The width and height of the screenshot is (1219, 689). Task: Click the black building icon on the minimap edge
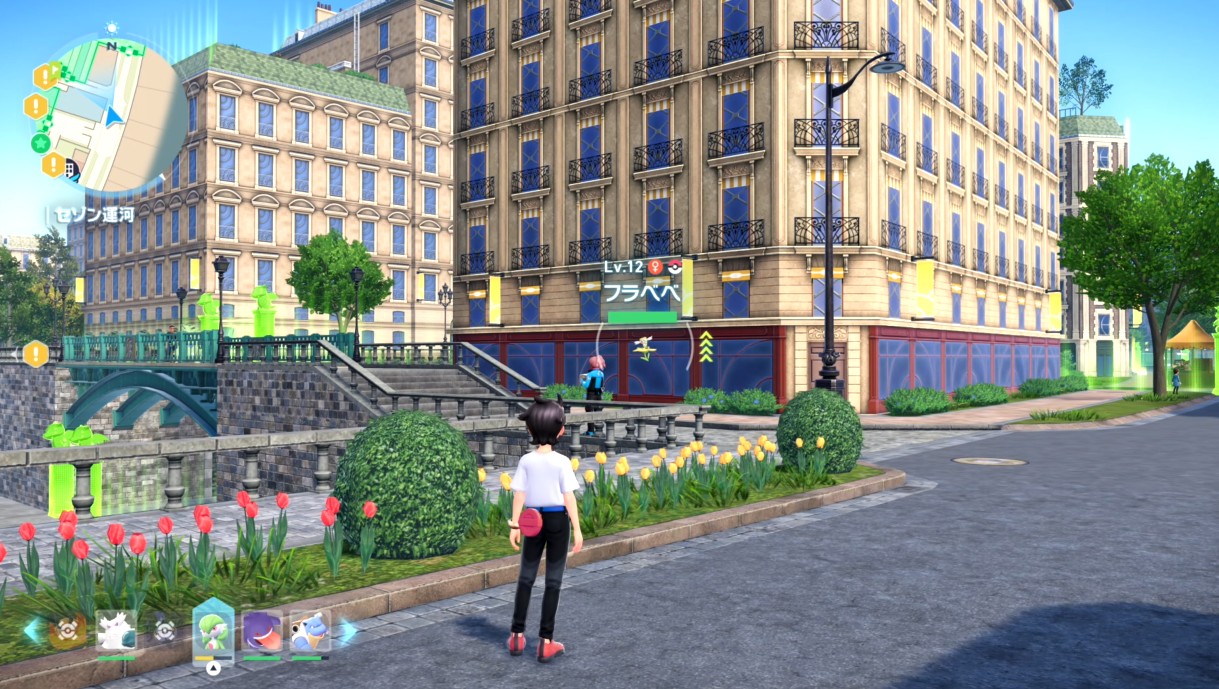coord(70,170)
